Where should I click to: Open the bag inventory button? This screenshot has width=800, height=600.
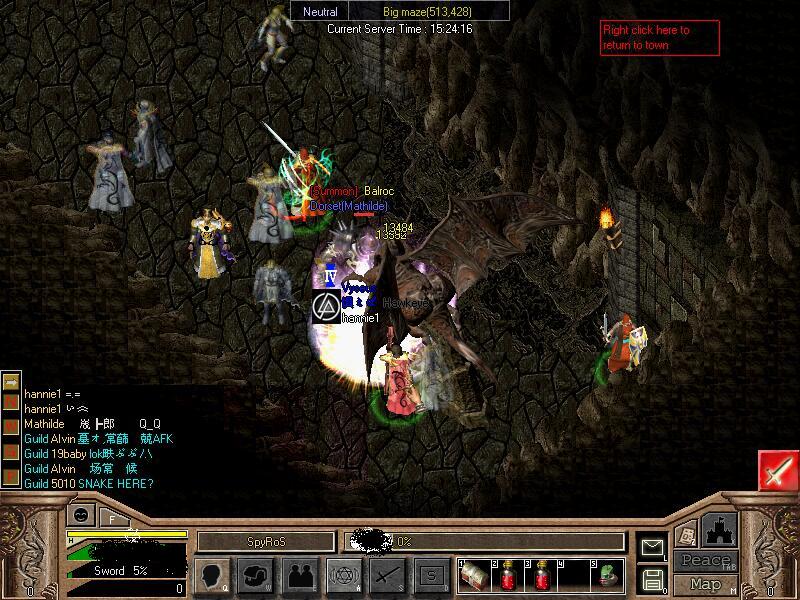click(255, 575)
